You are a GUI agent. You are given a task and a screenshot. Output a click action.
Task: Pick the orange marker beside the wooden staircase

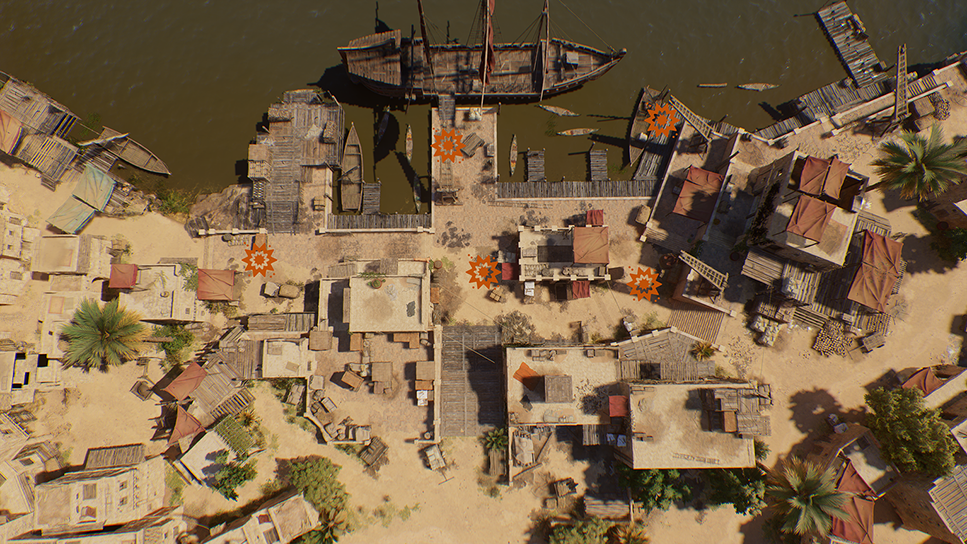[644, 283]
